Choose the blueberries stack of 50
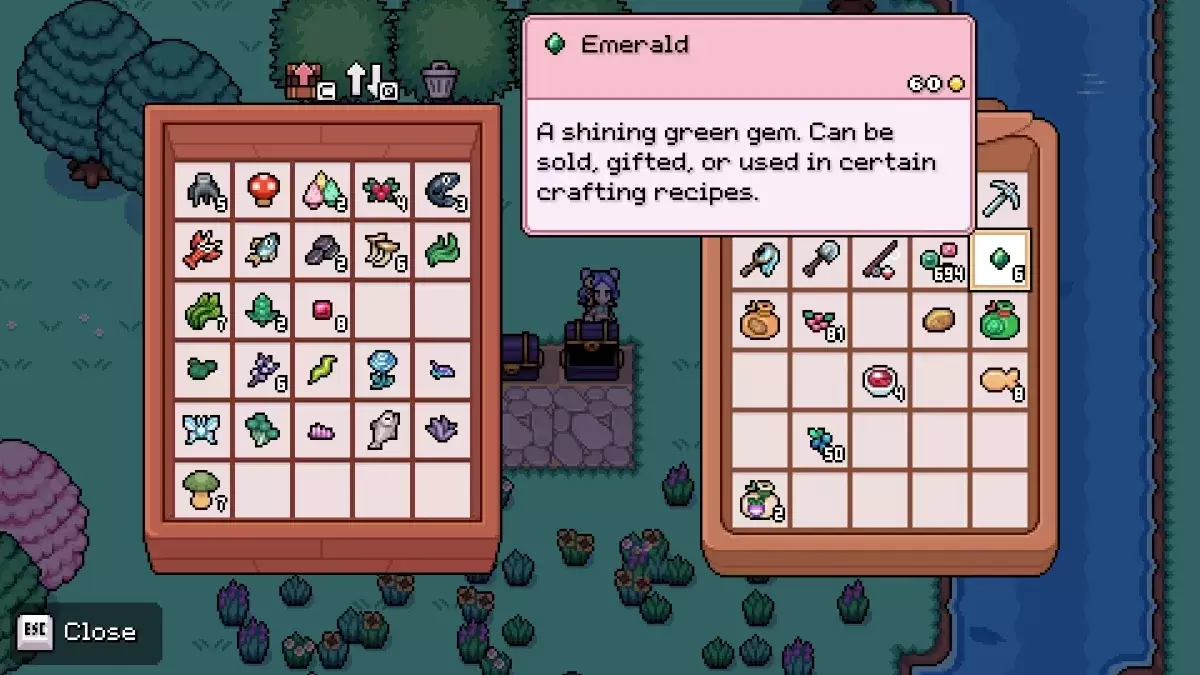Image resolution: width=1200 pixels, height=675 pixels. click(821, 440)
